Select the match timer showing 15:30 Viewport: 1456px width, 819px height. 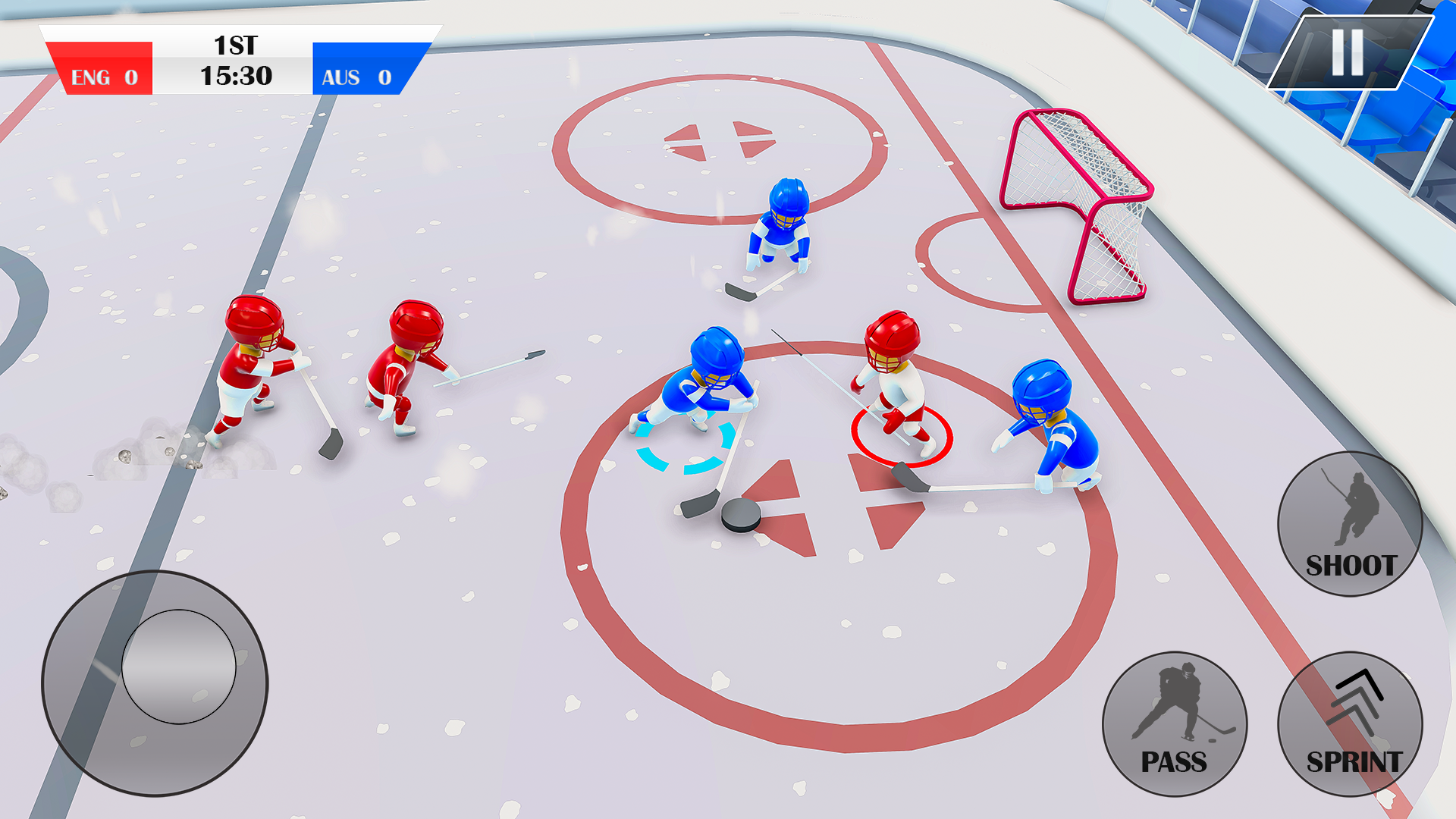point(235,75)
